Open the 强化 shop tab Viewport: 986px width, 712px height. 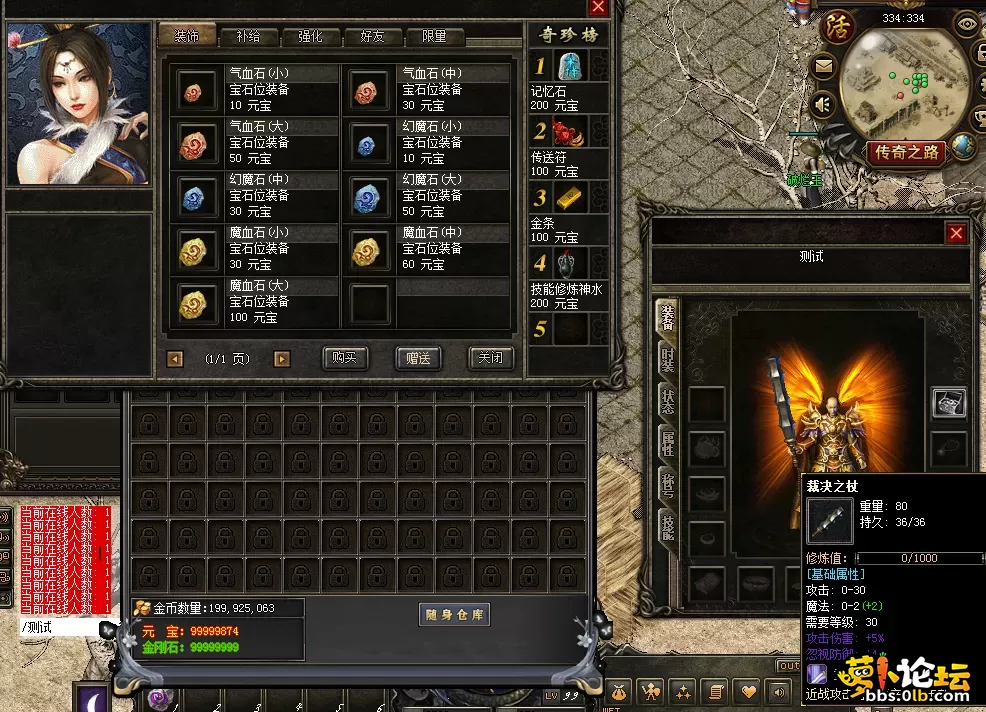click(310, 37)
